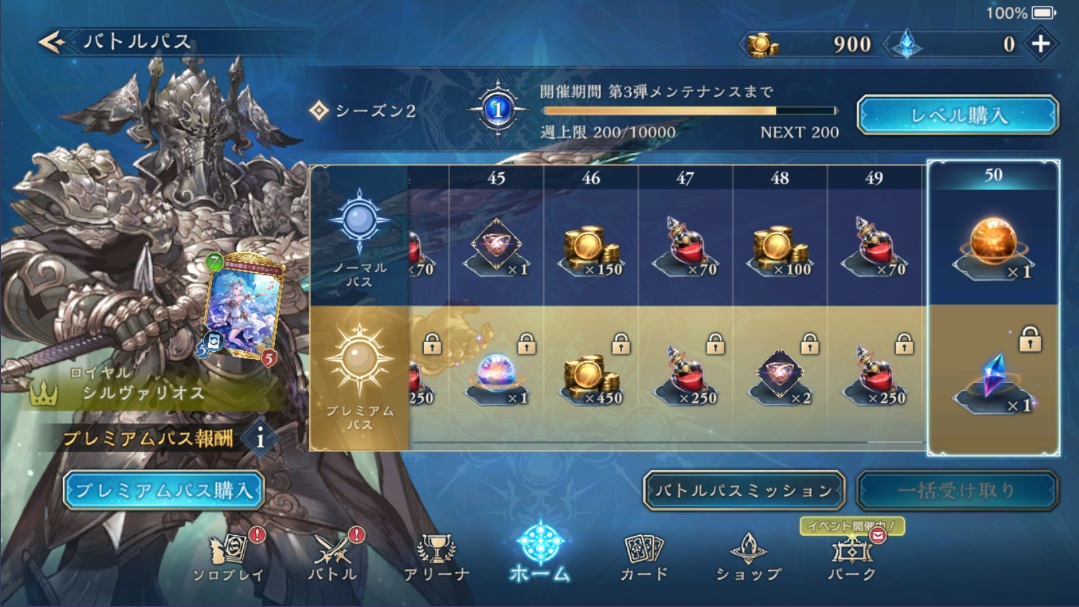This screenshot has width=1079, height=607.
Task: Select the level 46 premium 450 coins reward
Action: [590, 378]
